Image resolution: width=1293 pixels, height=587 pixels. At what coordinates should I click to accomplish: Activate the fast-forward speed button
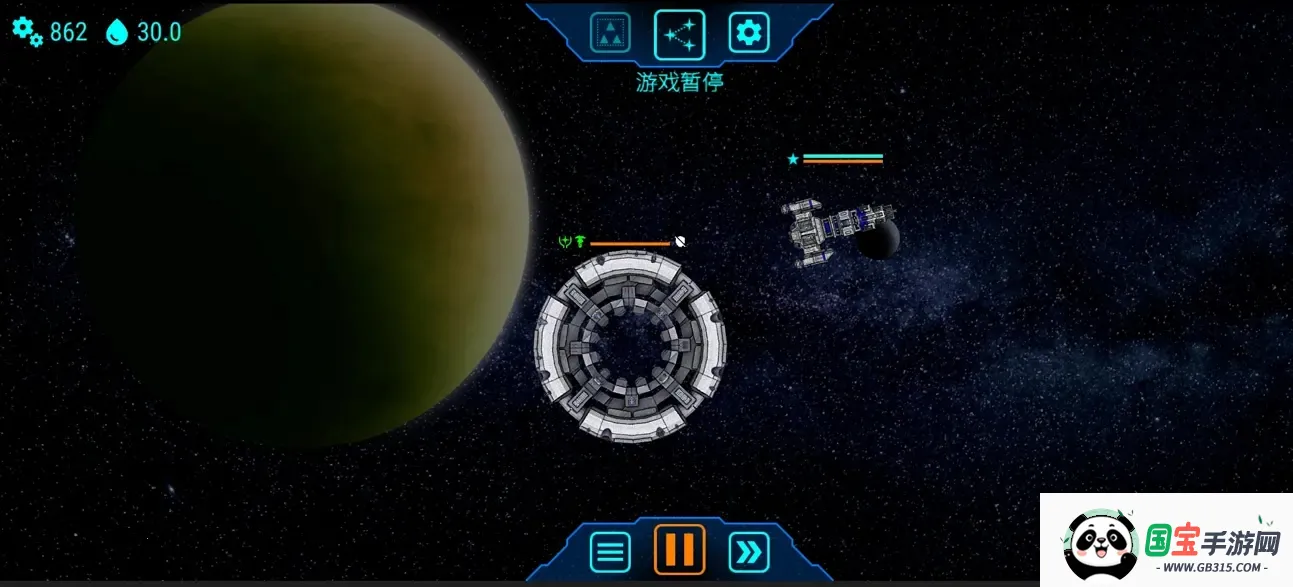(x=749, y=551)
